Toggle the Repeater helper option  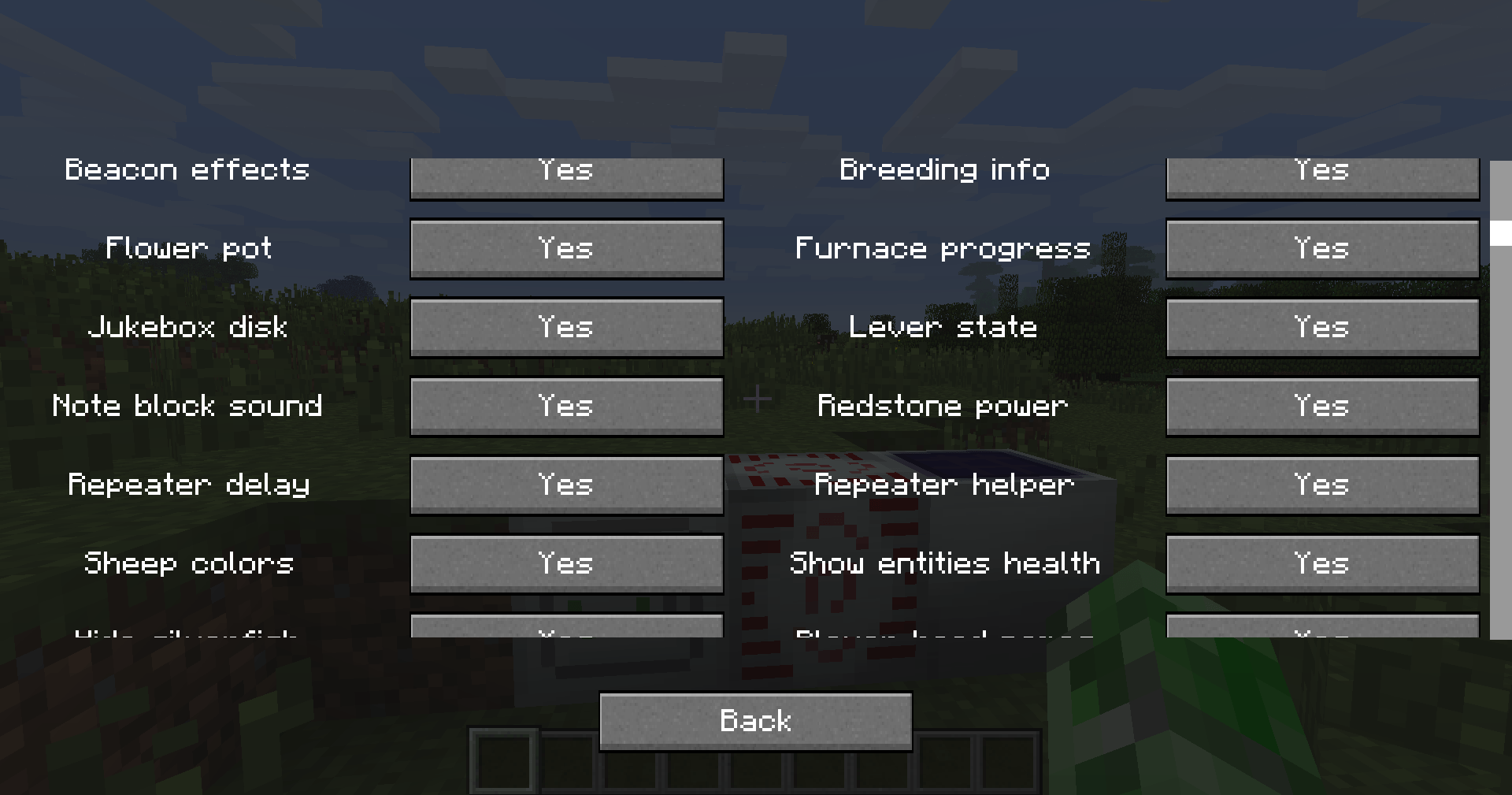pos(1321,485)
